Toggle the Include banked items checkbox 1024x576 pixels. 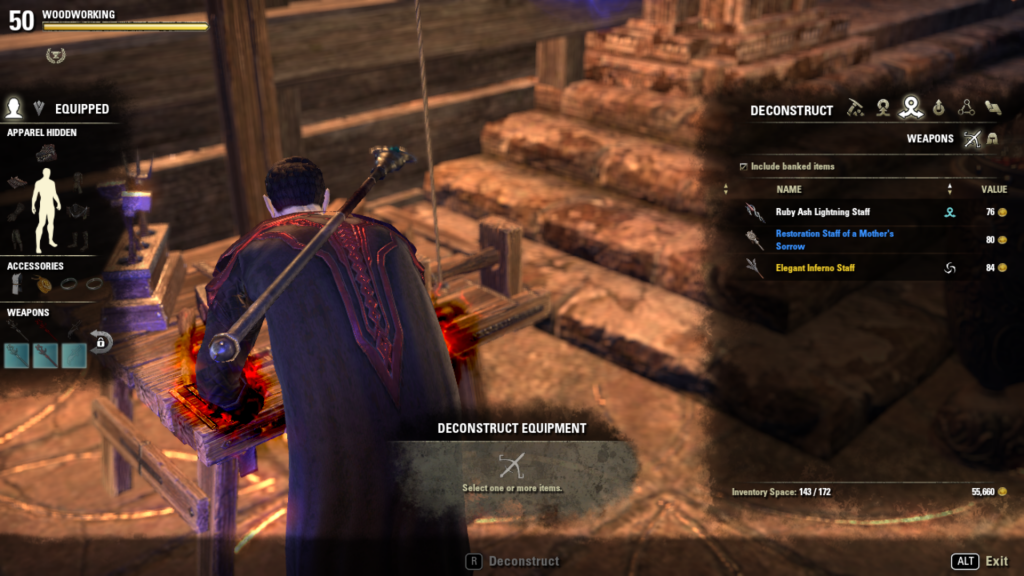[x=742, y=166]
